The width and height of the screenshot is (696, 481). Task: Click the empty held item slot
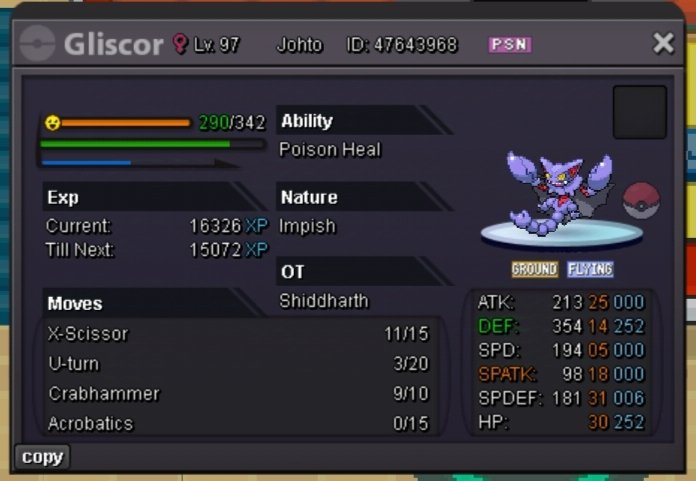pyautogui.click(x=639, y=112)
